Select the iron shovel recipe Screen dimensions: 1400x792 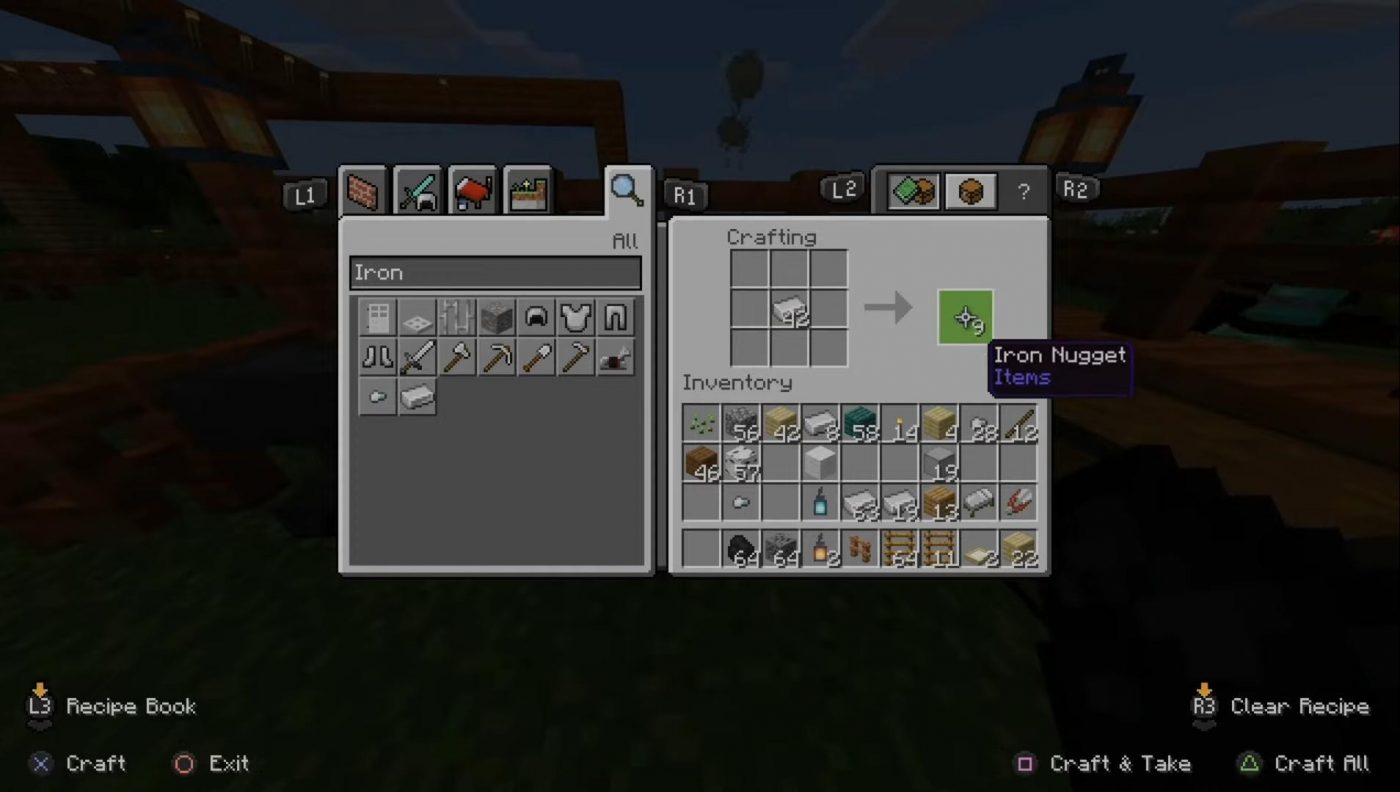[x=535, y=357]
